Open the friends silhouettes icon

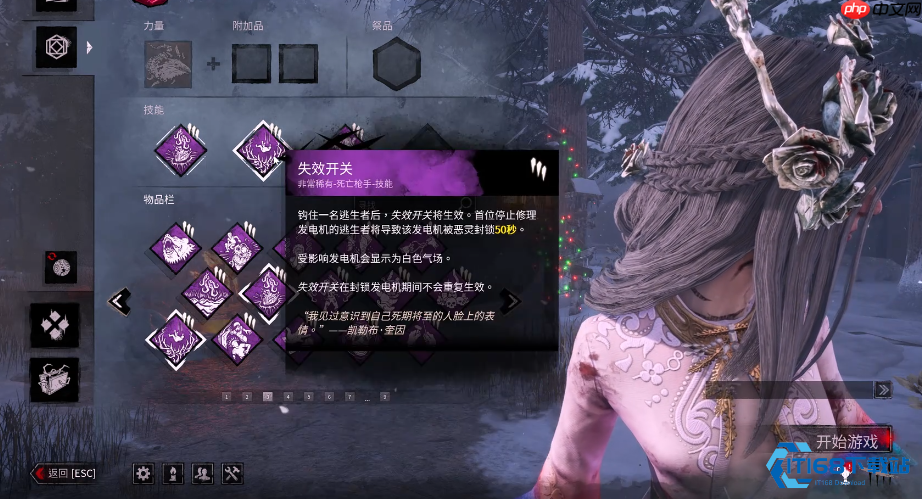(x=202, y=473)
